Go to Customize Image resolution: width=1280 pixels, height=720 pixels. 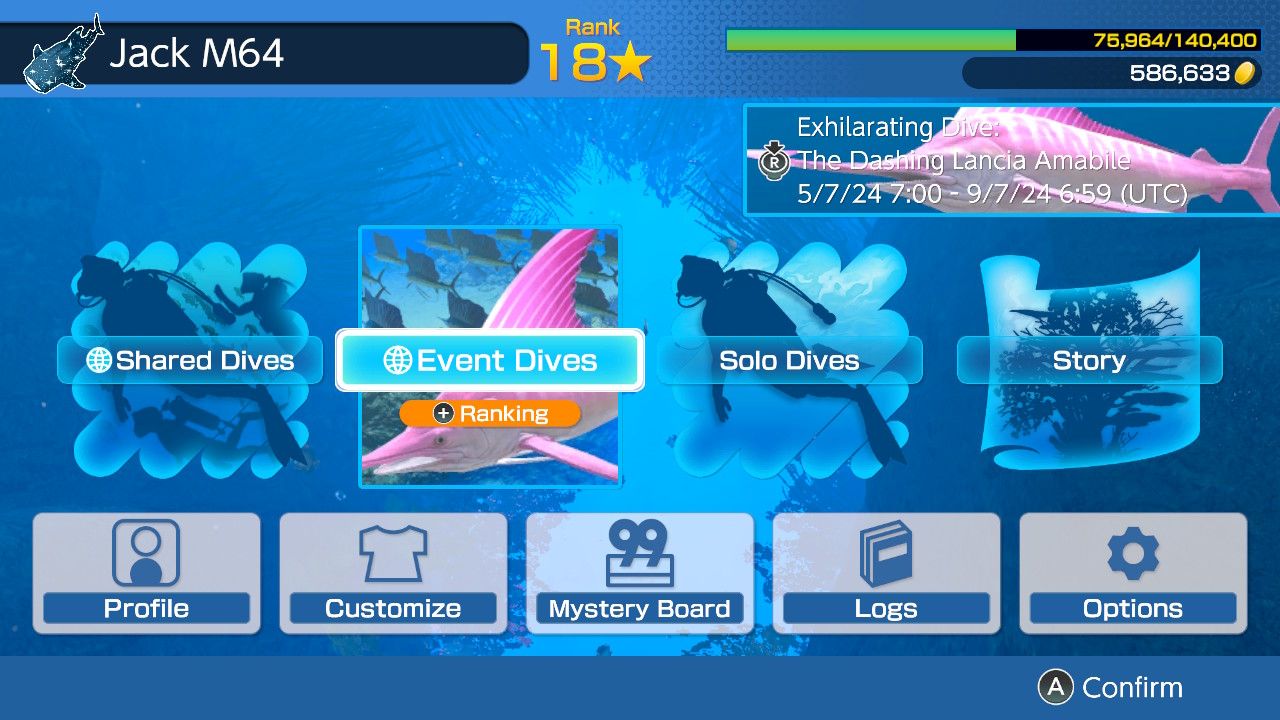pos(393,573)
